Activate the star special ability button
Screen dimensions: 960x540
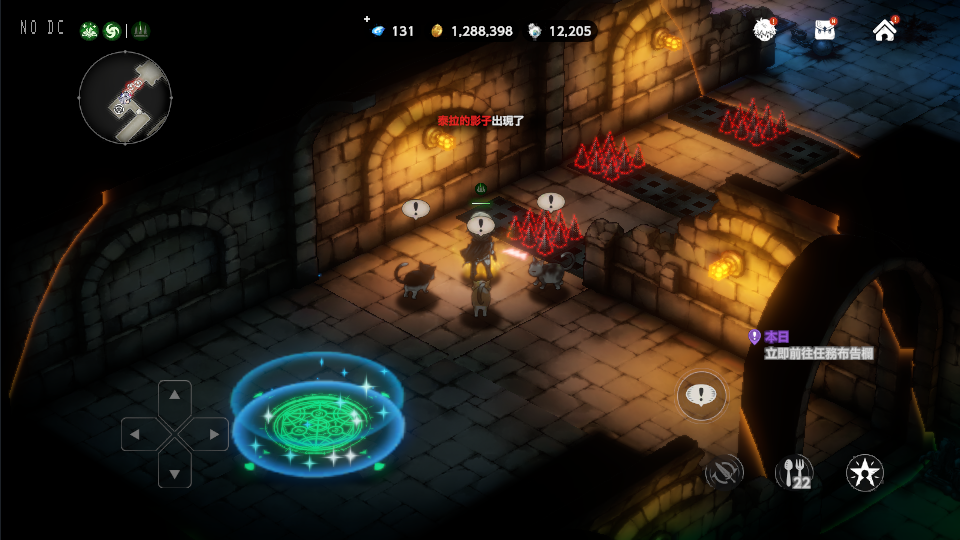tap(864, 472)
